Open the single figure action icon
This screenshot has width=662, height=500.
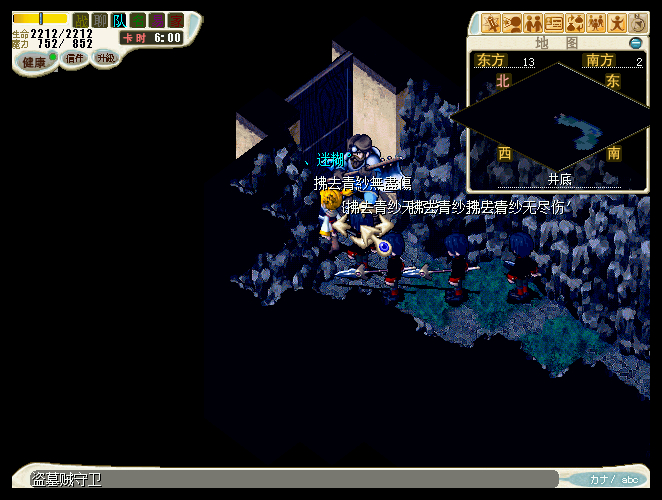[617, 22]
